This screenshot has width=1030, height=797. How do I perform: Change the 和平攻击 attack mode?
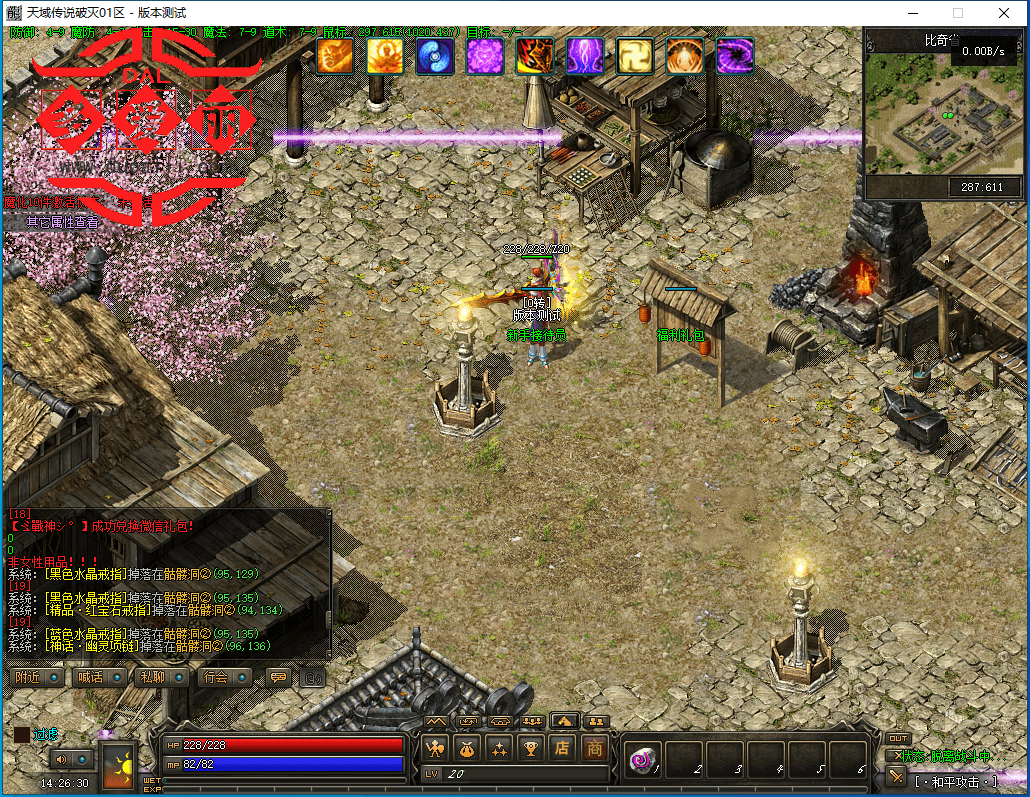(x=955, y=781)
